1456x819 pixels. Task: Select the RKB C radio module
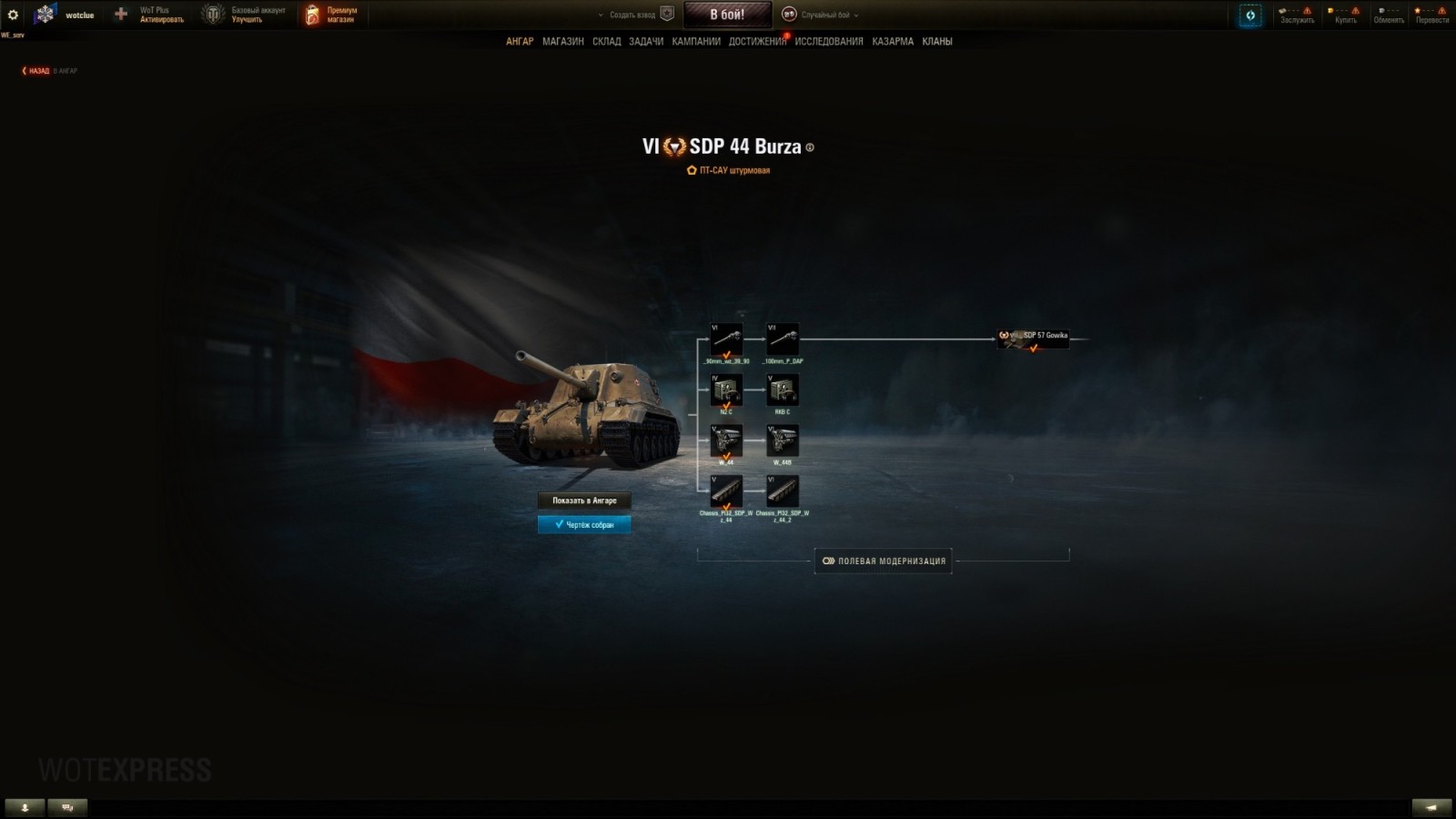pyautogui.click(x=783, y=390)
